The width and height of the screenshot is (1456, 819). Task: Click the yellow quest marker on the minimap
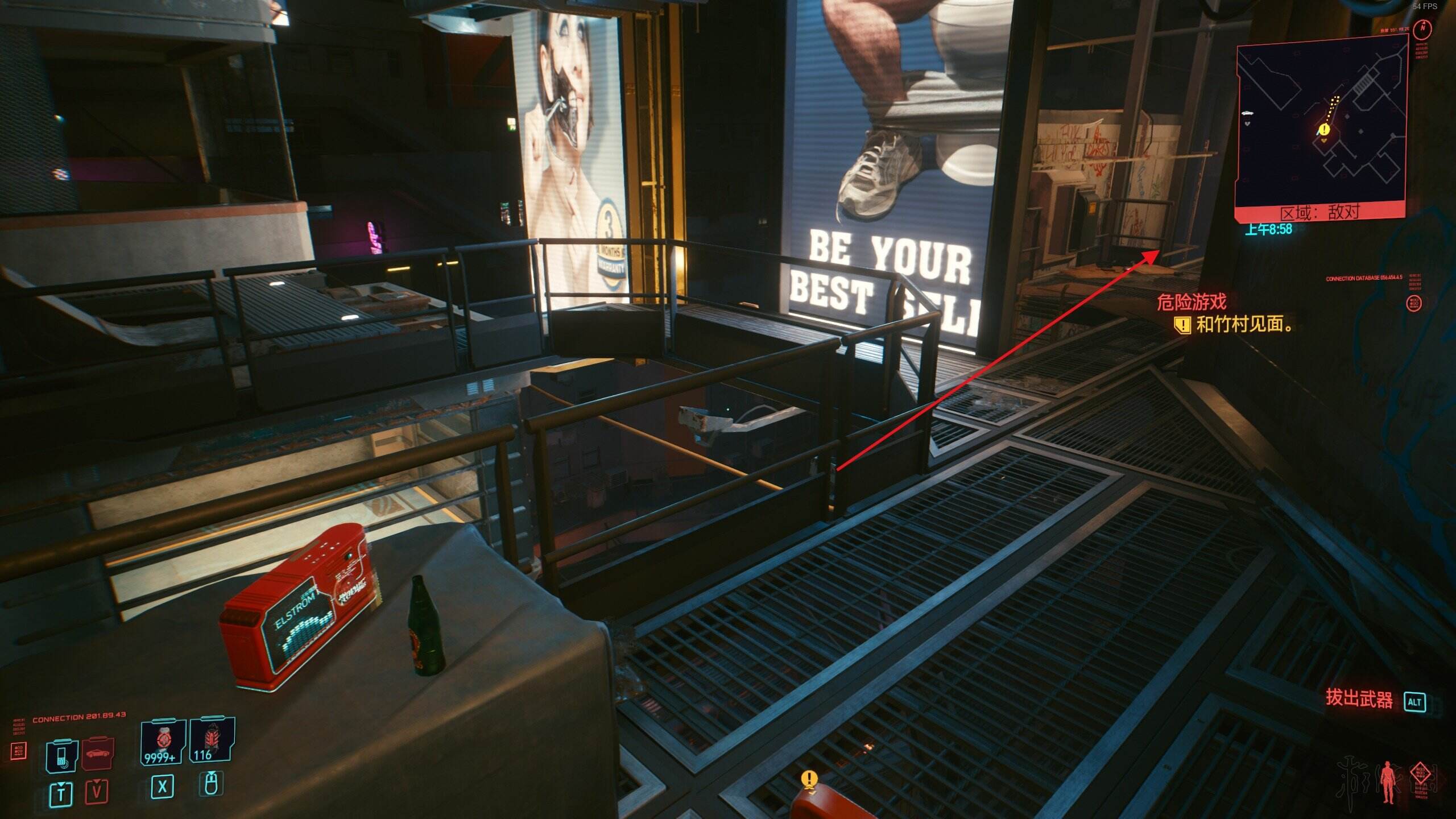click(1324, 130)
